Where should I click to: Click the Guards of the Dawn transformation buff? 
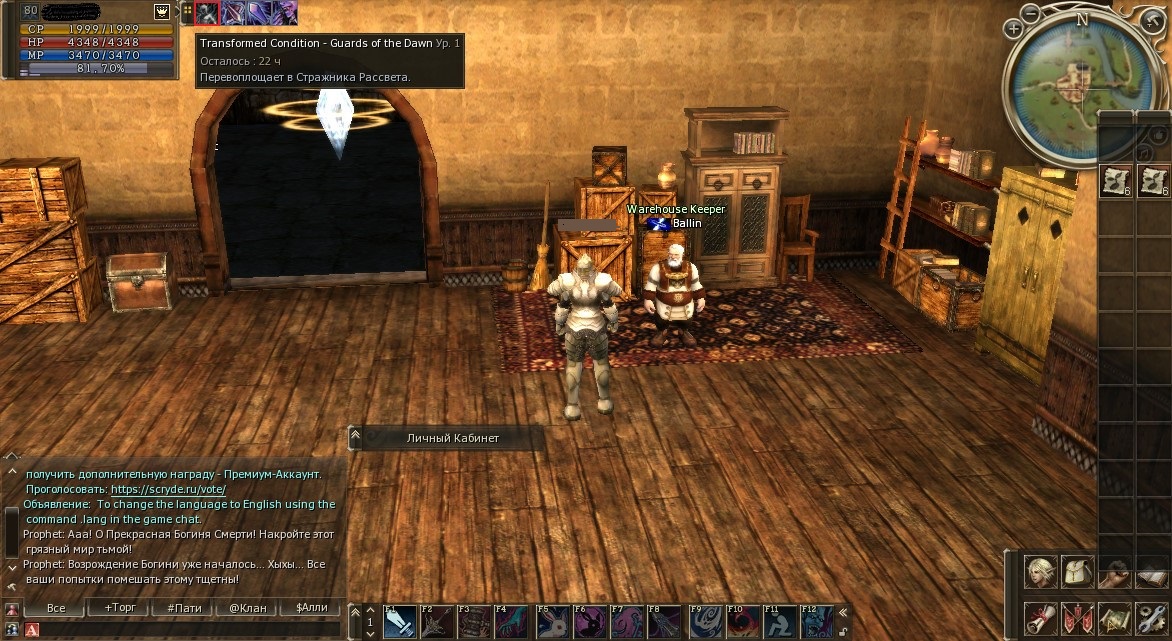(208, 12)
